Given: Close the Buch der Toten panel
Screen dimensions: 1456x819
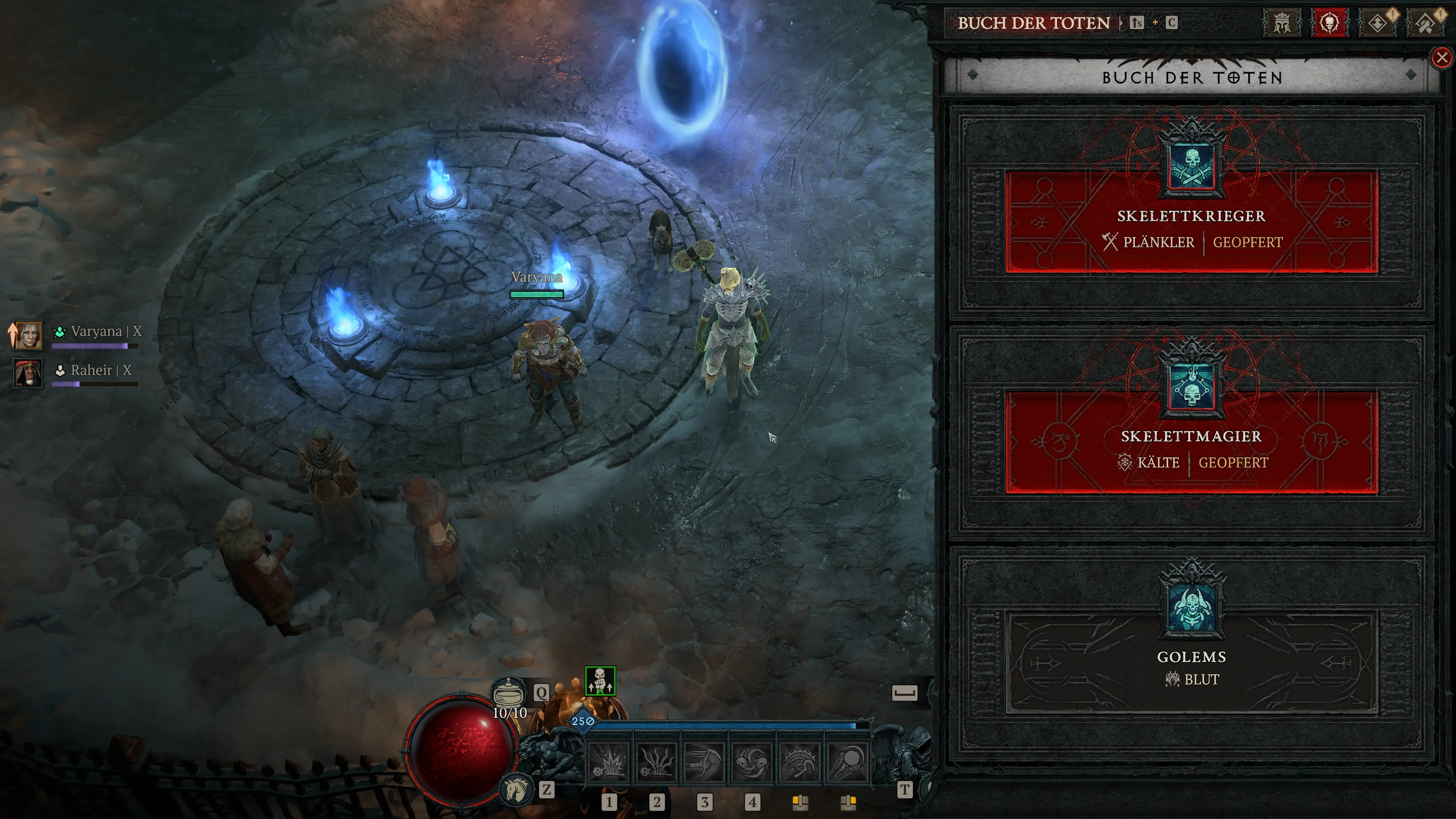Looking at the screenshot, I should point(1441,58).
